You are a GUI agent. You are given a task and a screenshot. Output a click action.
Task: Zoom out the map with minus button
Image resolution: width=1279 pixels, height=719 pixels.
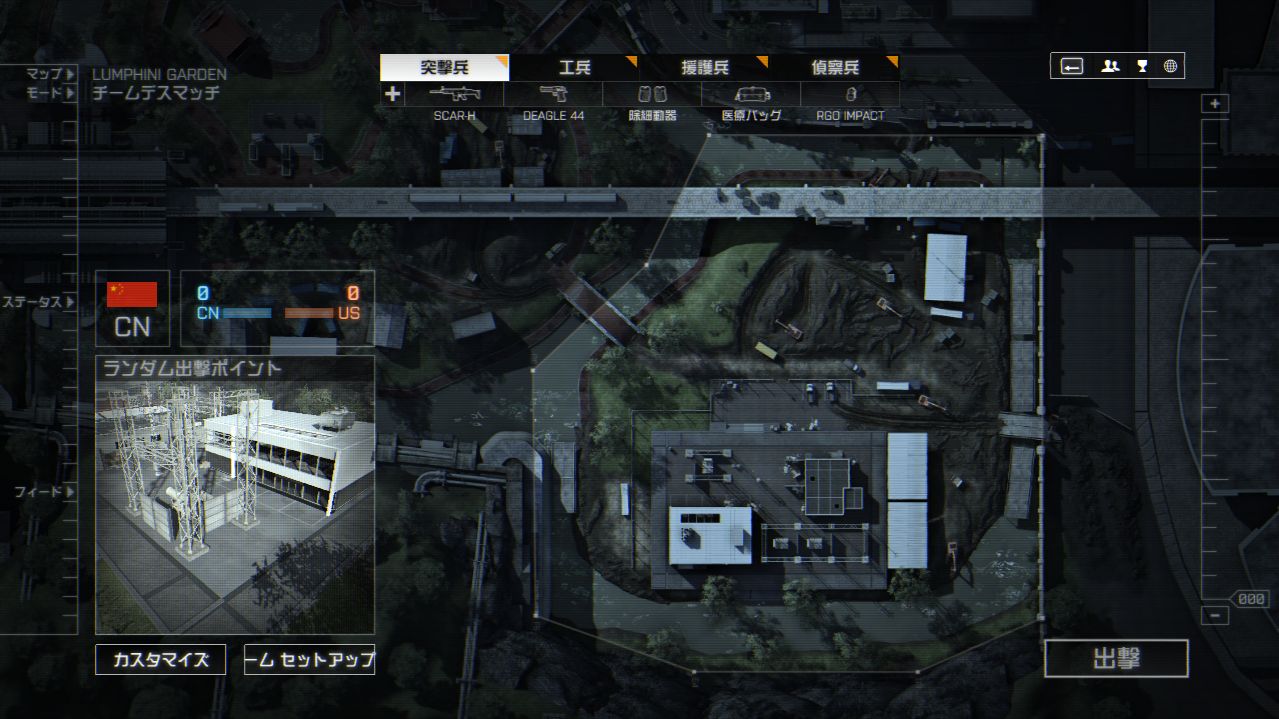coord(1215,616)
